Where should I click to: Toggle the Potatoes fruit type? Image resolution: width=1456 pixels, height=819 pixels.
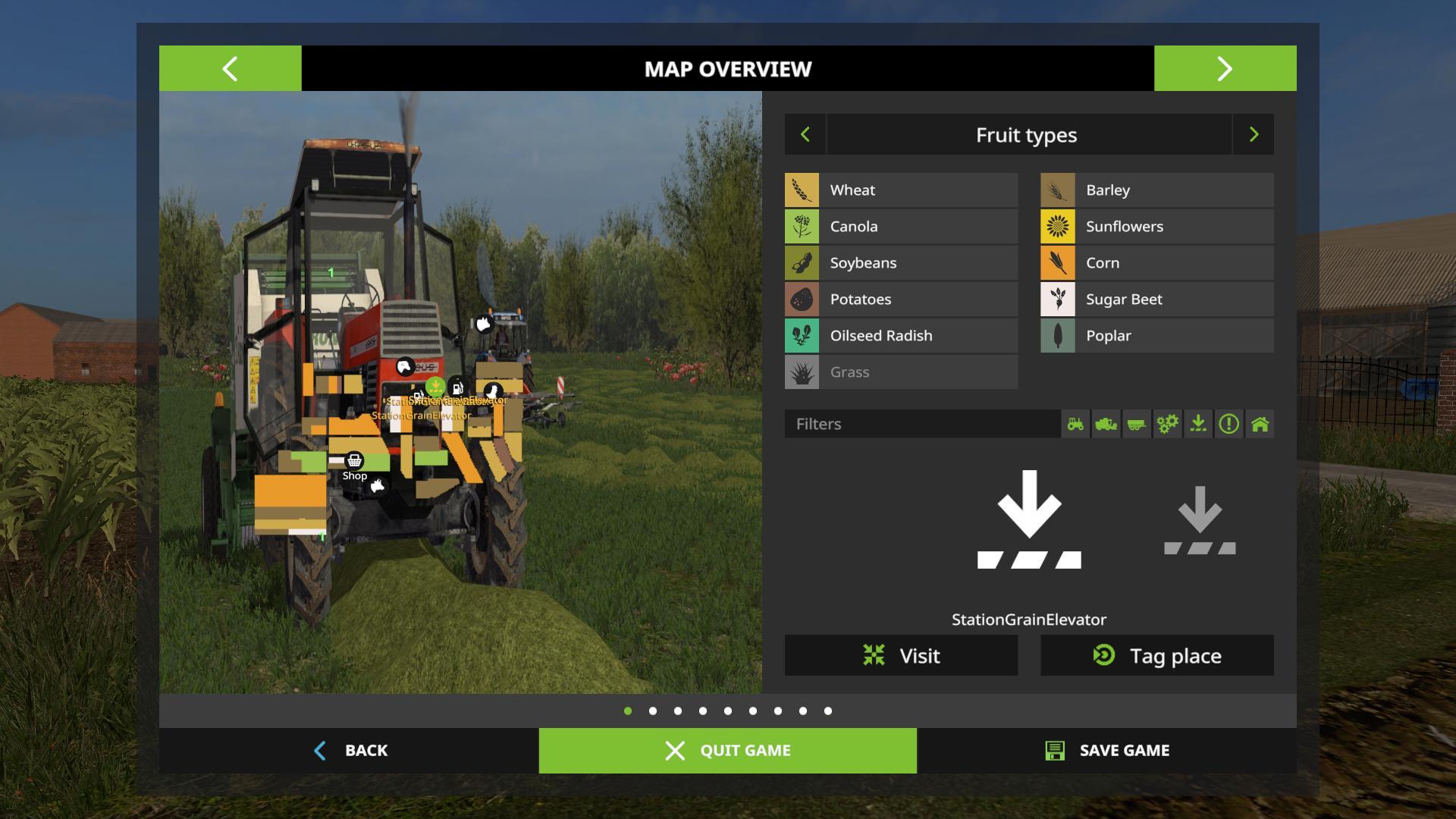[x=901, y=300]
